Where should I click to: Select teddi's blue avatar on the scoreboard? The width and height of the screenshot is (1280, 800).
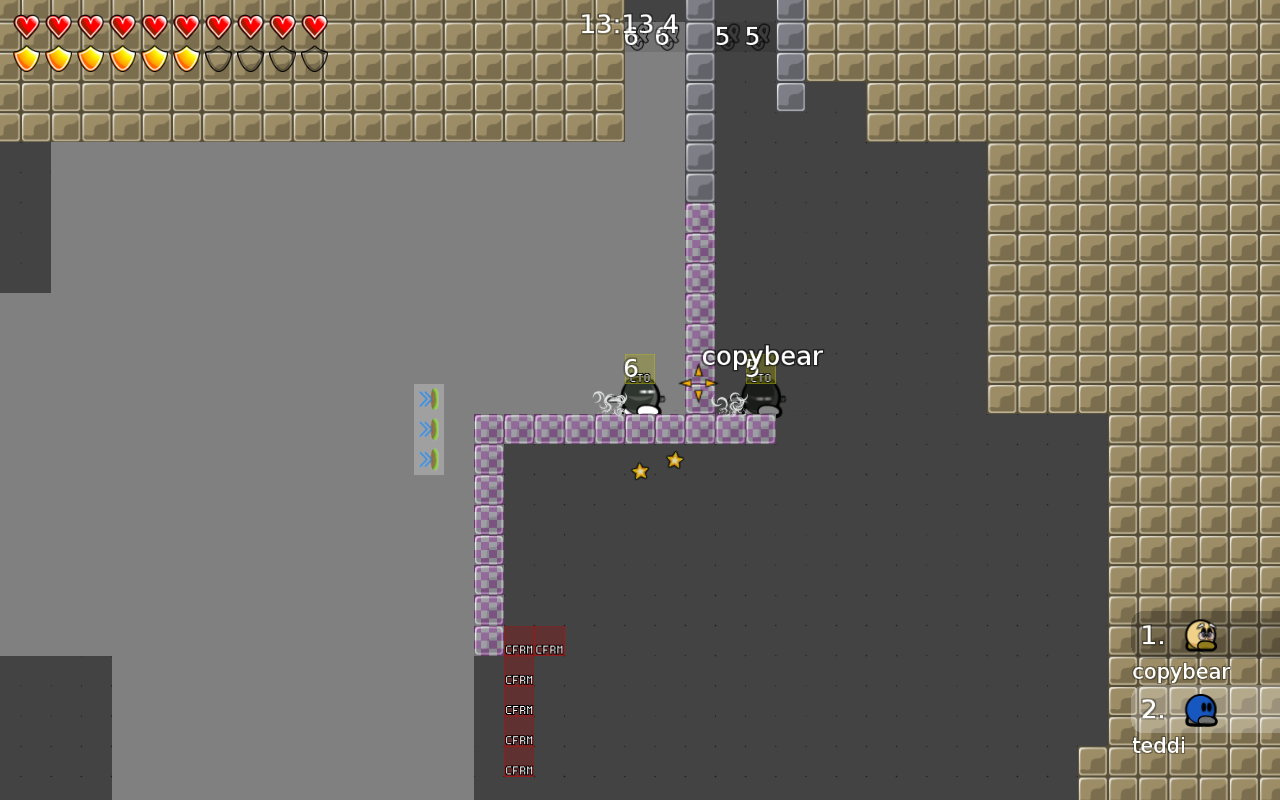(x=1199, y=709)
